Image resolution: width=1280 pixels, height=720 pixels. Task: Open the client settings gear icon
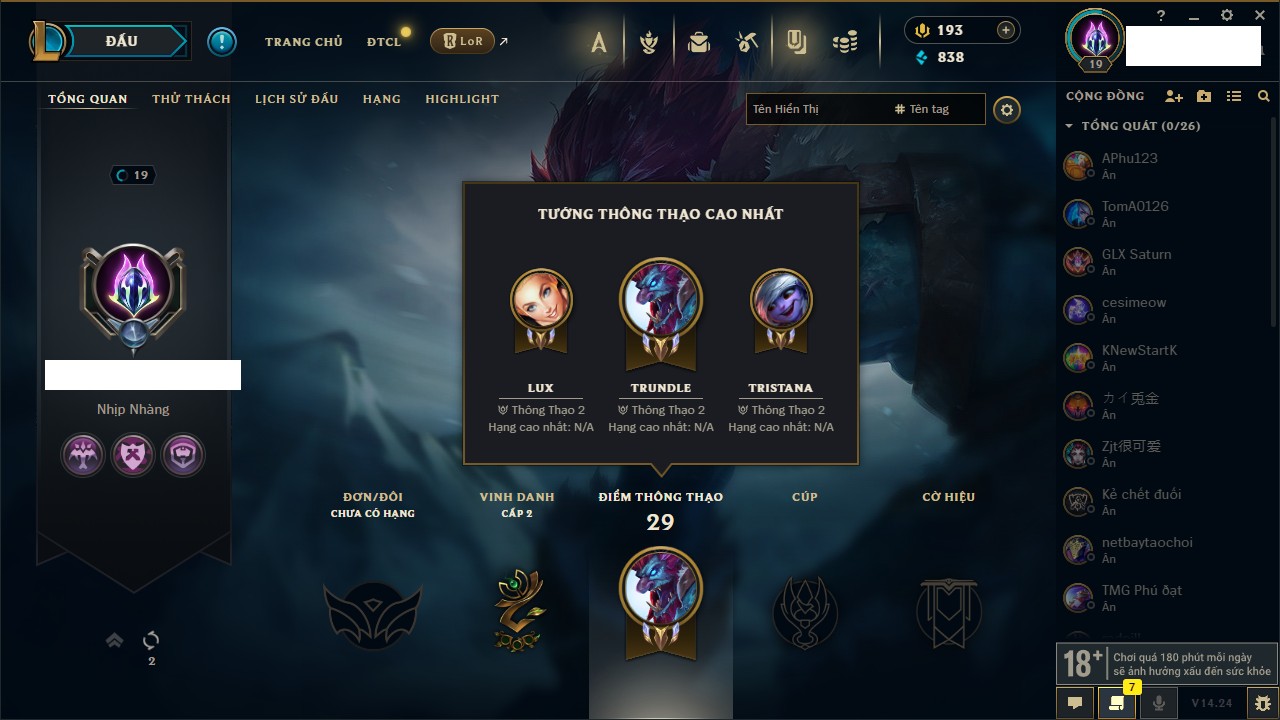[1227, 16]
